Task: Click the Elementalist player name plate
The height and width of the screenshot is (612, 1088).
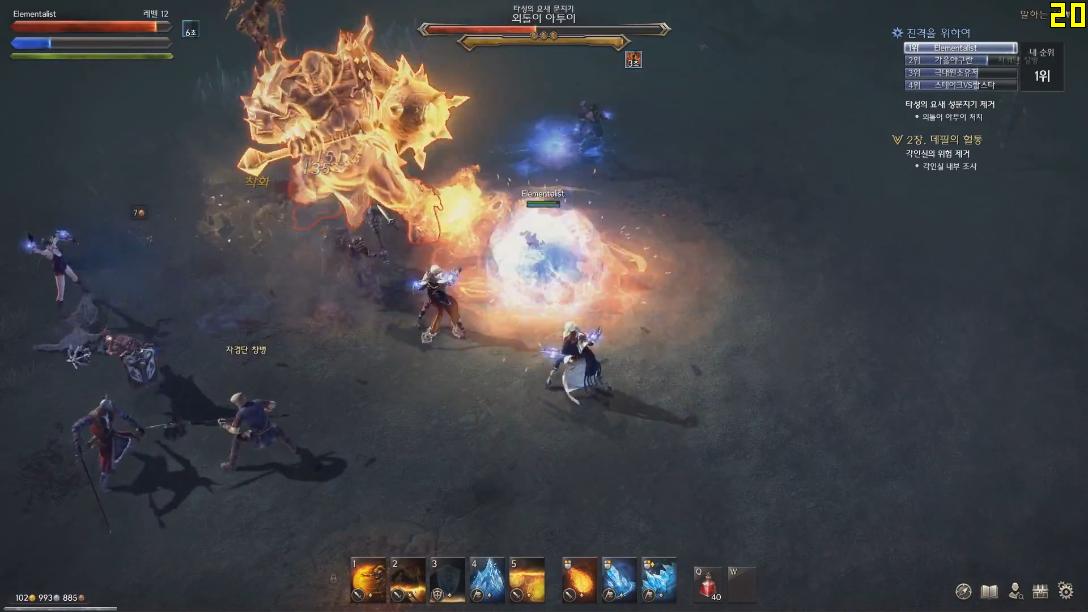Action: [x=544, y=193]
